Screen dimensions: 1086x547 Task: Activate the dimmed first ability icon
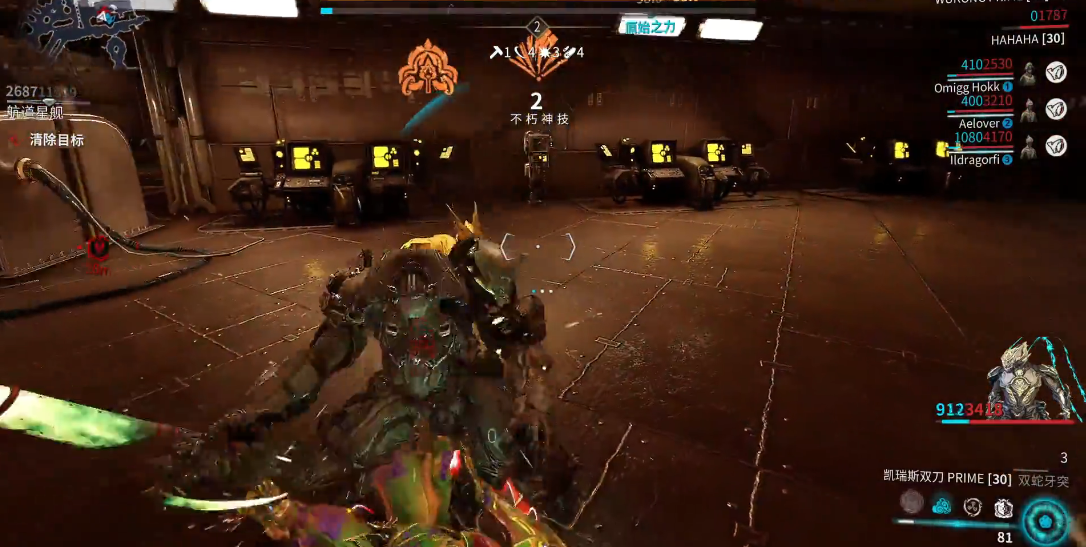[911, 502]
